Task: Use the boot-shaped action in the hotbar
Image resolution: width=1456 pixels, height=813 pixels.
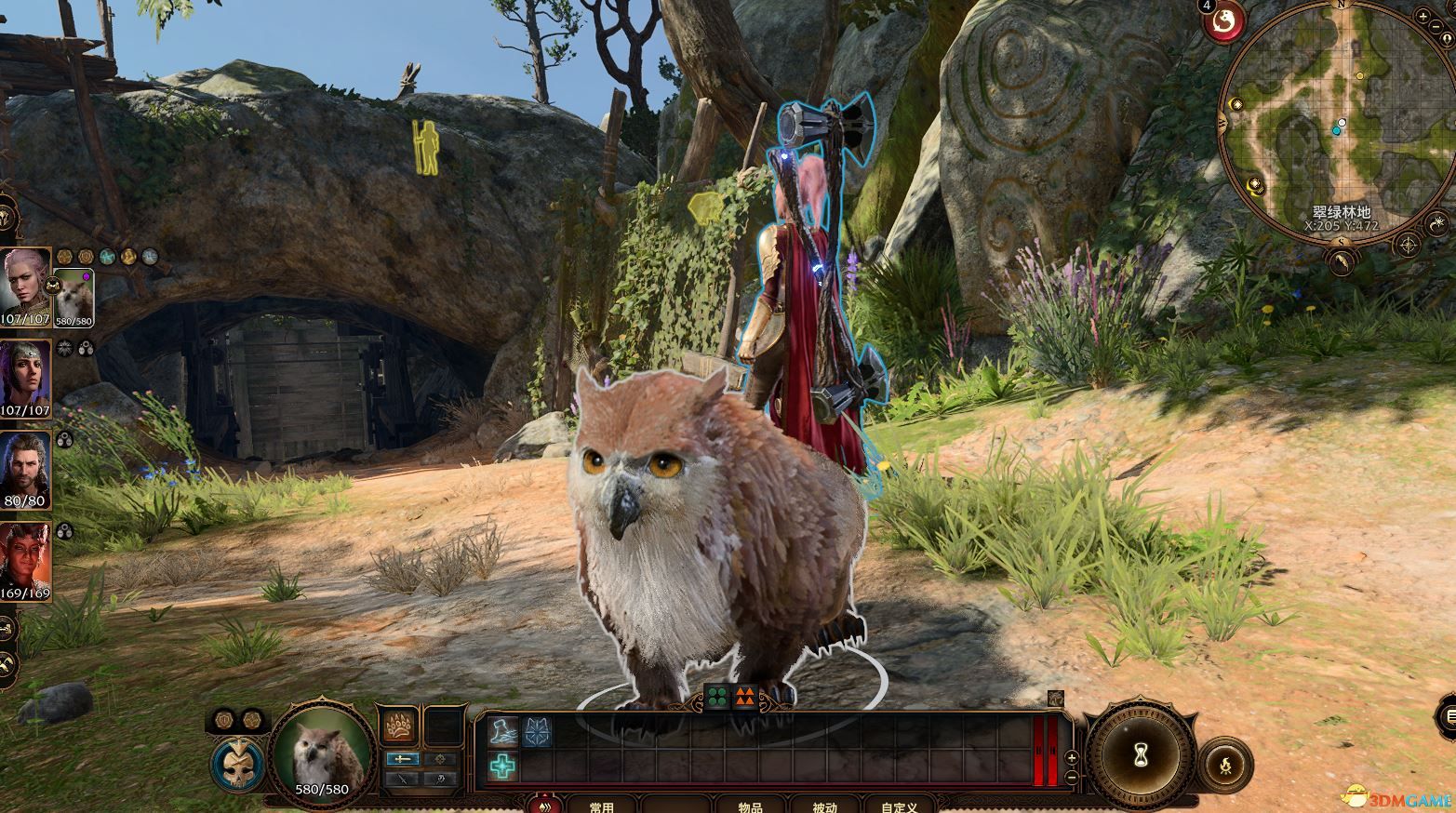Action: [x=503, y=731]
